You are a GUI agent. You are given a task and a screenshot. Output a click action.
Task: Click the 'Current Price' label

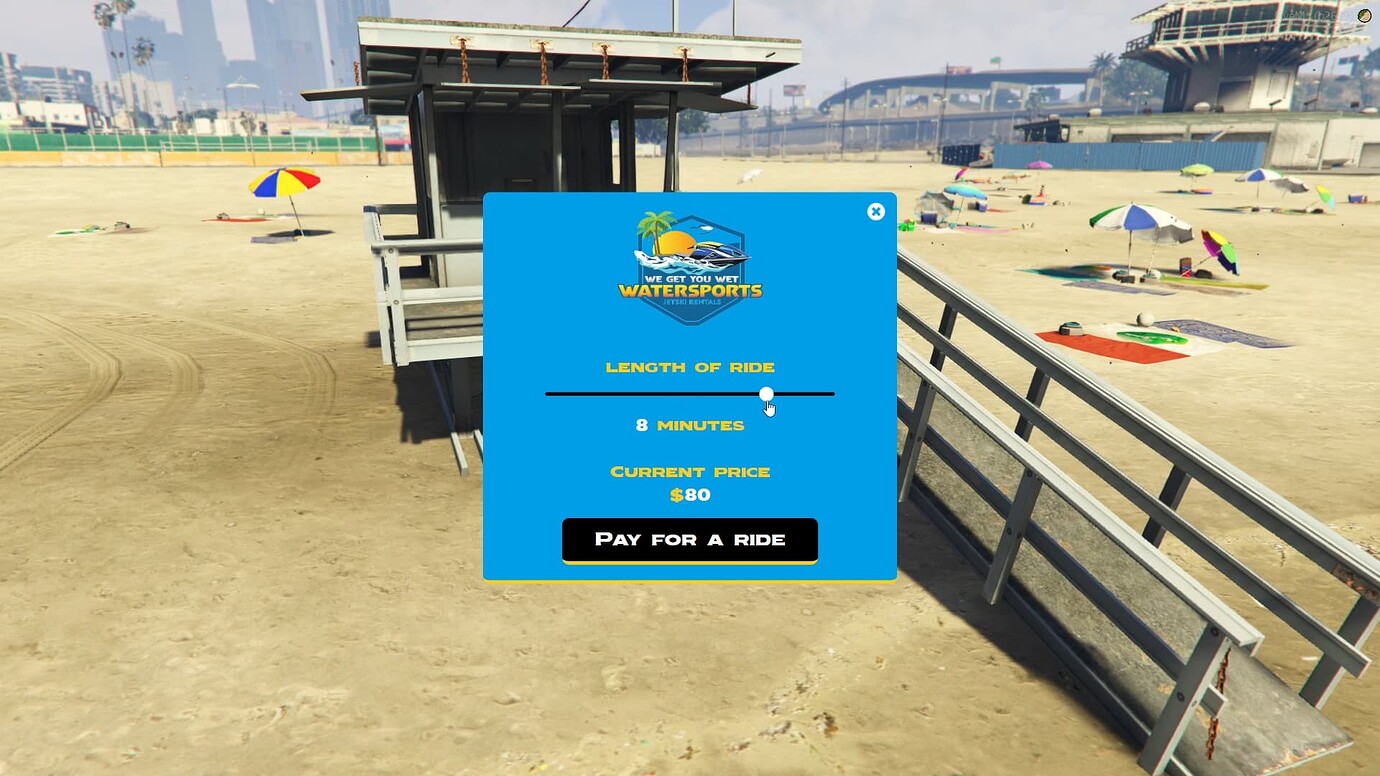pos(690,471)
